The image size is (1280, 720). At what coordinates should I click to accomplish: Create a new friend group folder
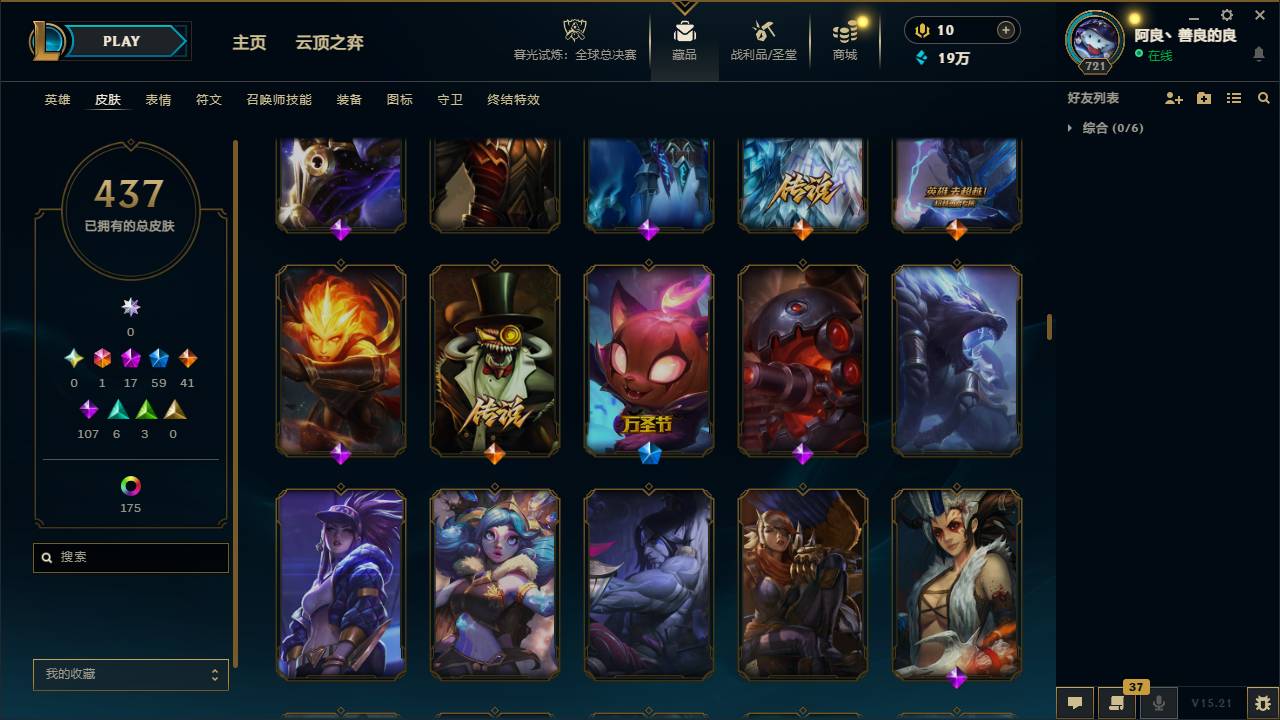click(x=1203, y=97)
